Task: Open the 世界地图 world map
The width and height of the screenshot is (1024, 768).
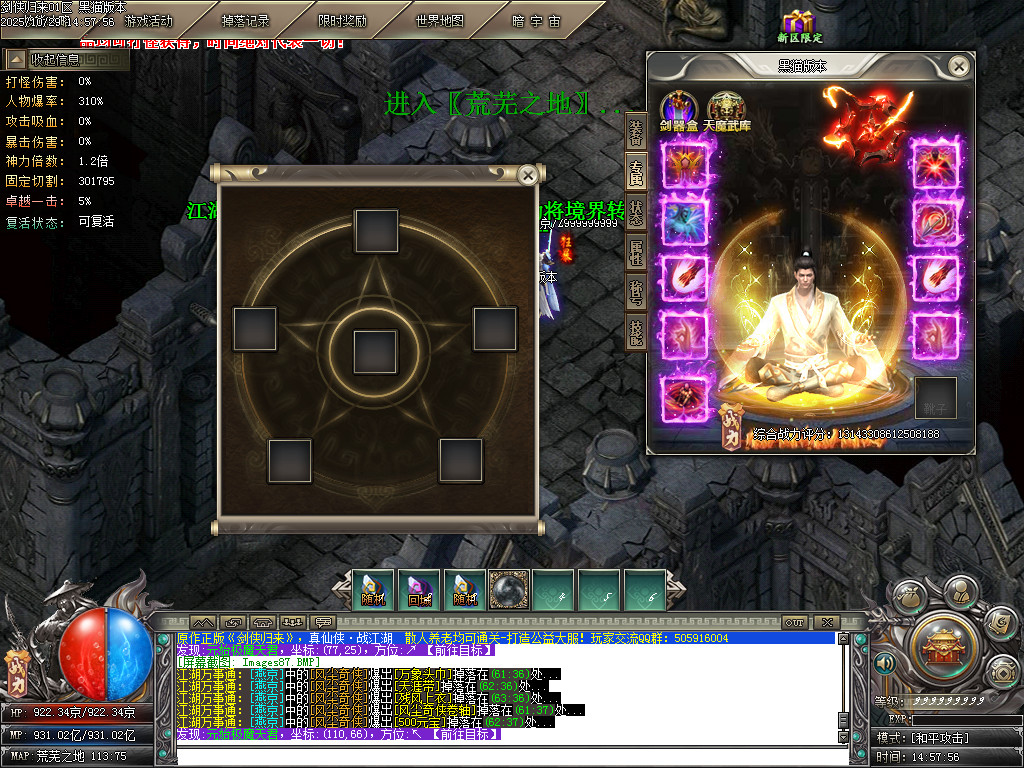Action: (x=440, y=21)
